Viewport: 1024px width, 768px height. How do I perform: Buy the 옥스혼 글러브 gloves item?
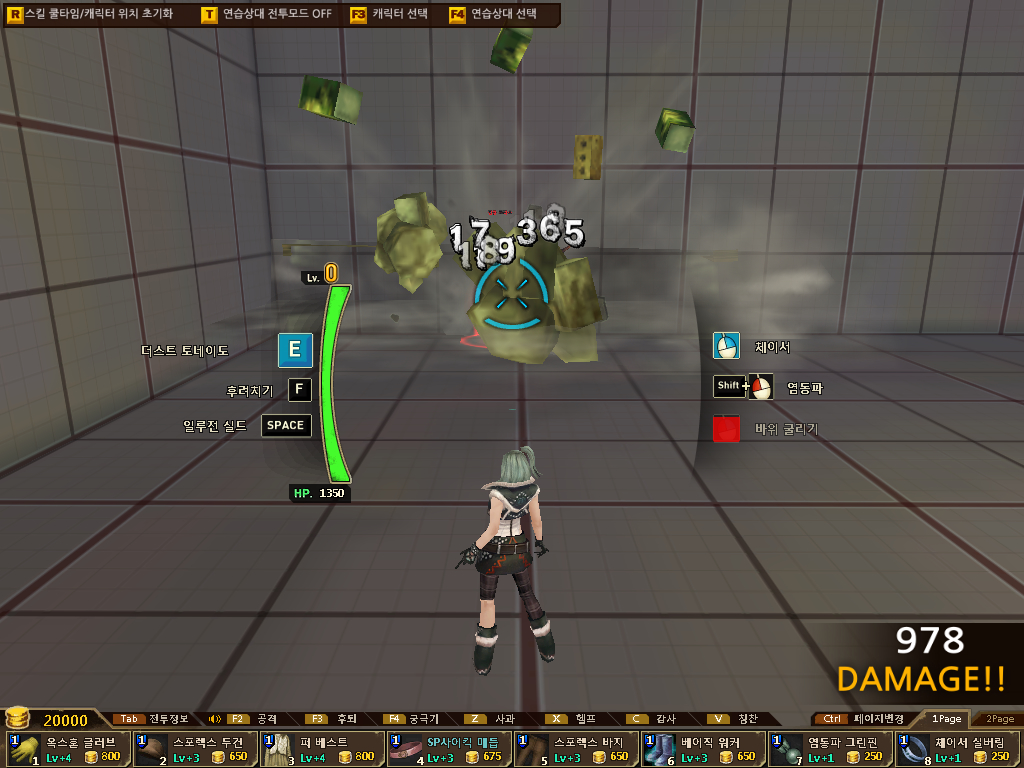click(x=66, y=749)
